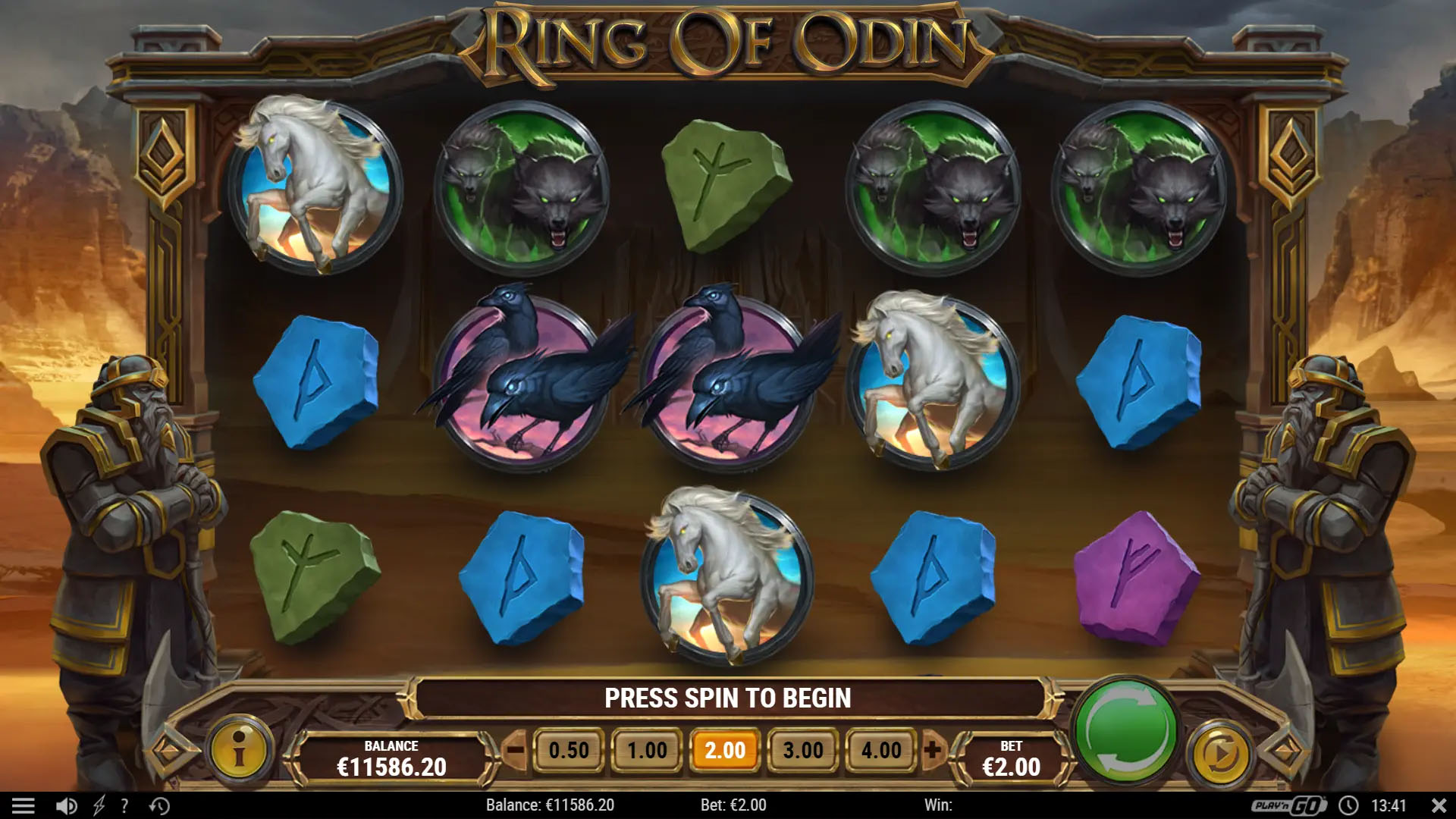
Task: Click the PRESS SPIN TO BEGIN banner
Action: [728, 698]
